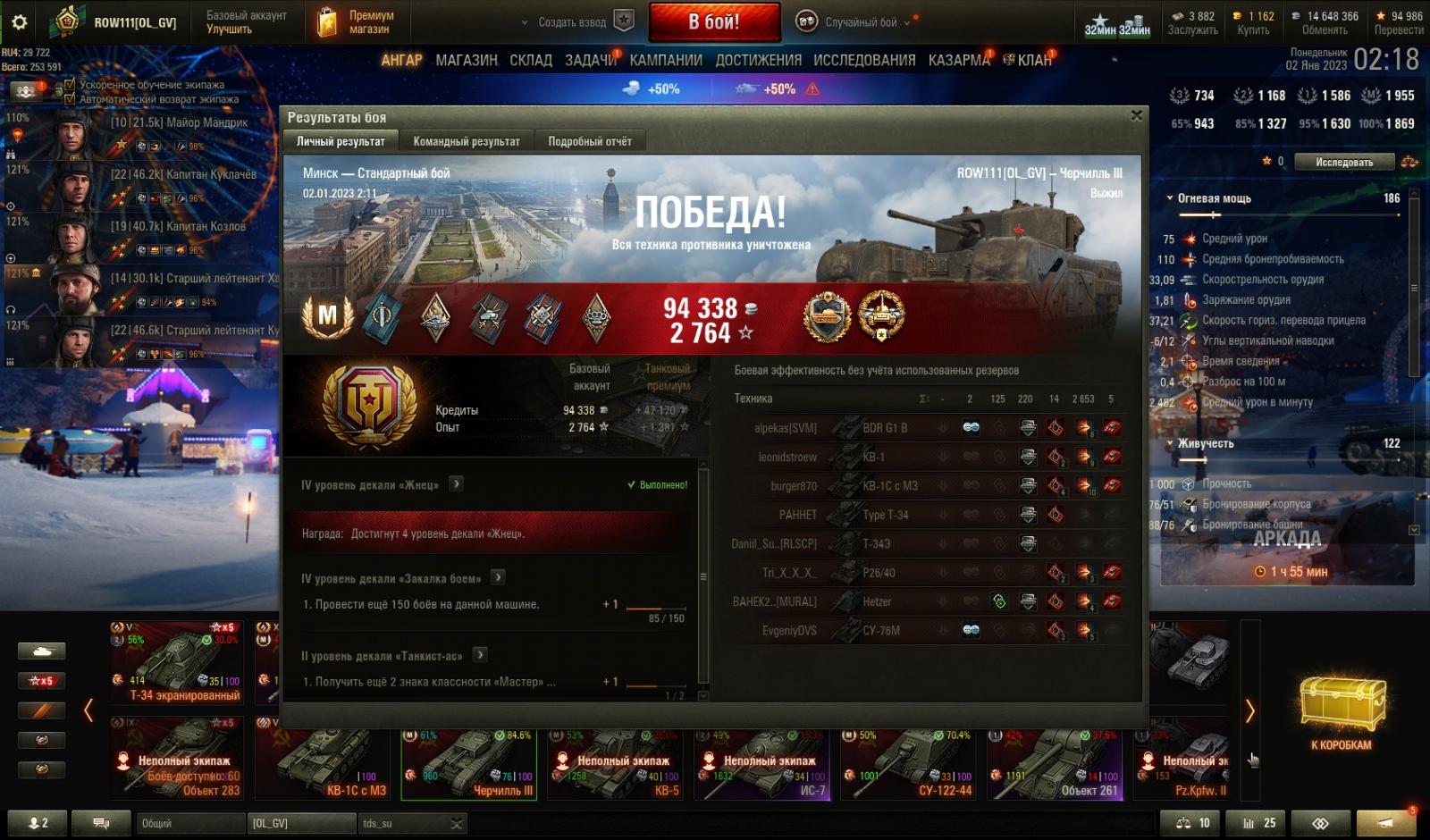
Task: Open the settings gear menu
Action: click(19, 22)
